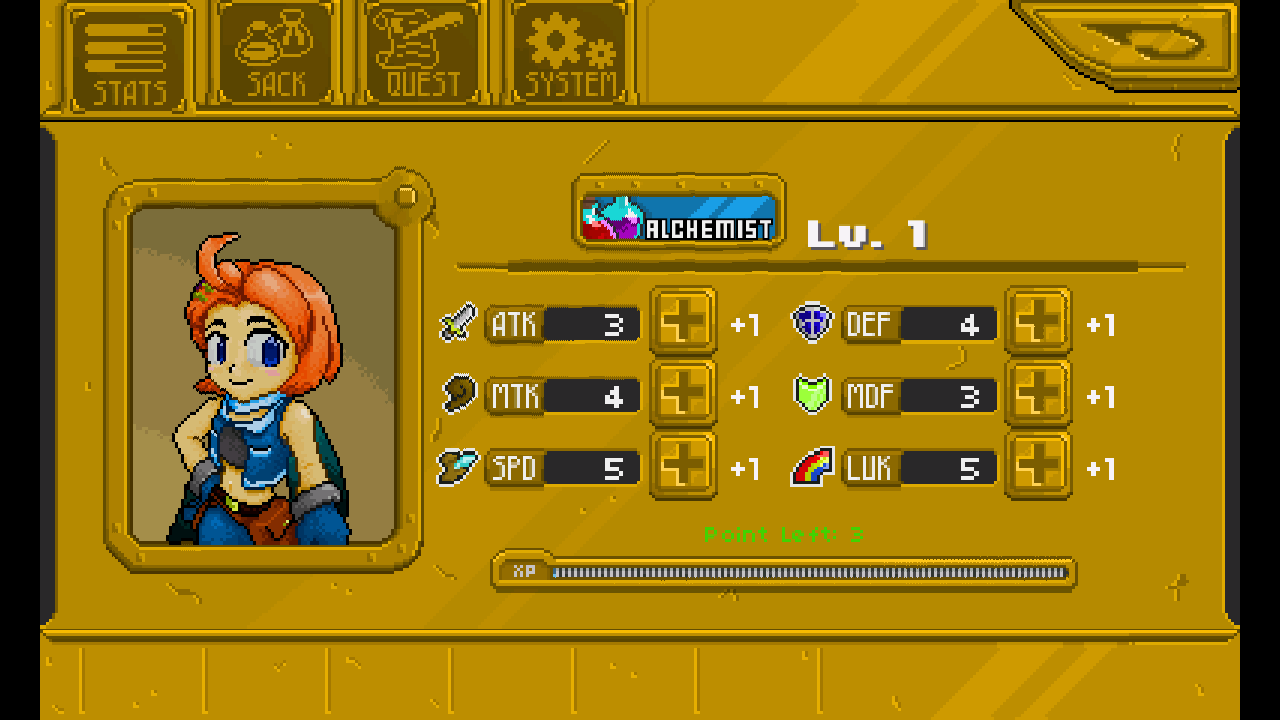
Task: Click the XP progress bar
Action: pos(790,572)
